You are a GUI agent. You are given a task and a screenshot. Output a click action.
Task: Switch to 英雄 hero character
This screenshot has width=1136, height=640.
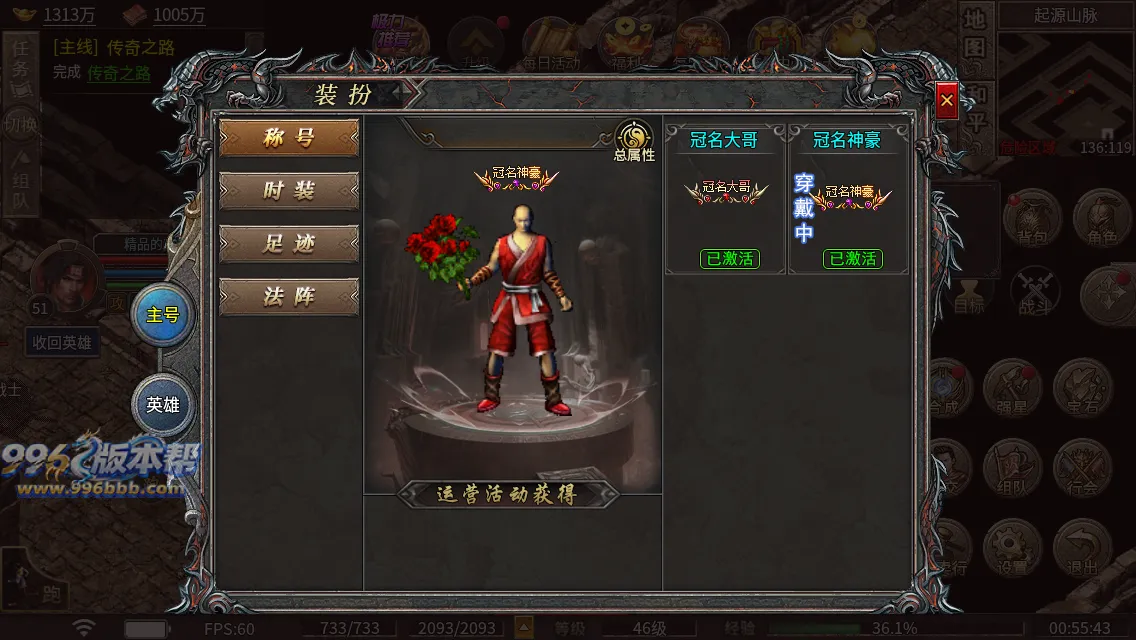tap(163, 405)
